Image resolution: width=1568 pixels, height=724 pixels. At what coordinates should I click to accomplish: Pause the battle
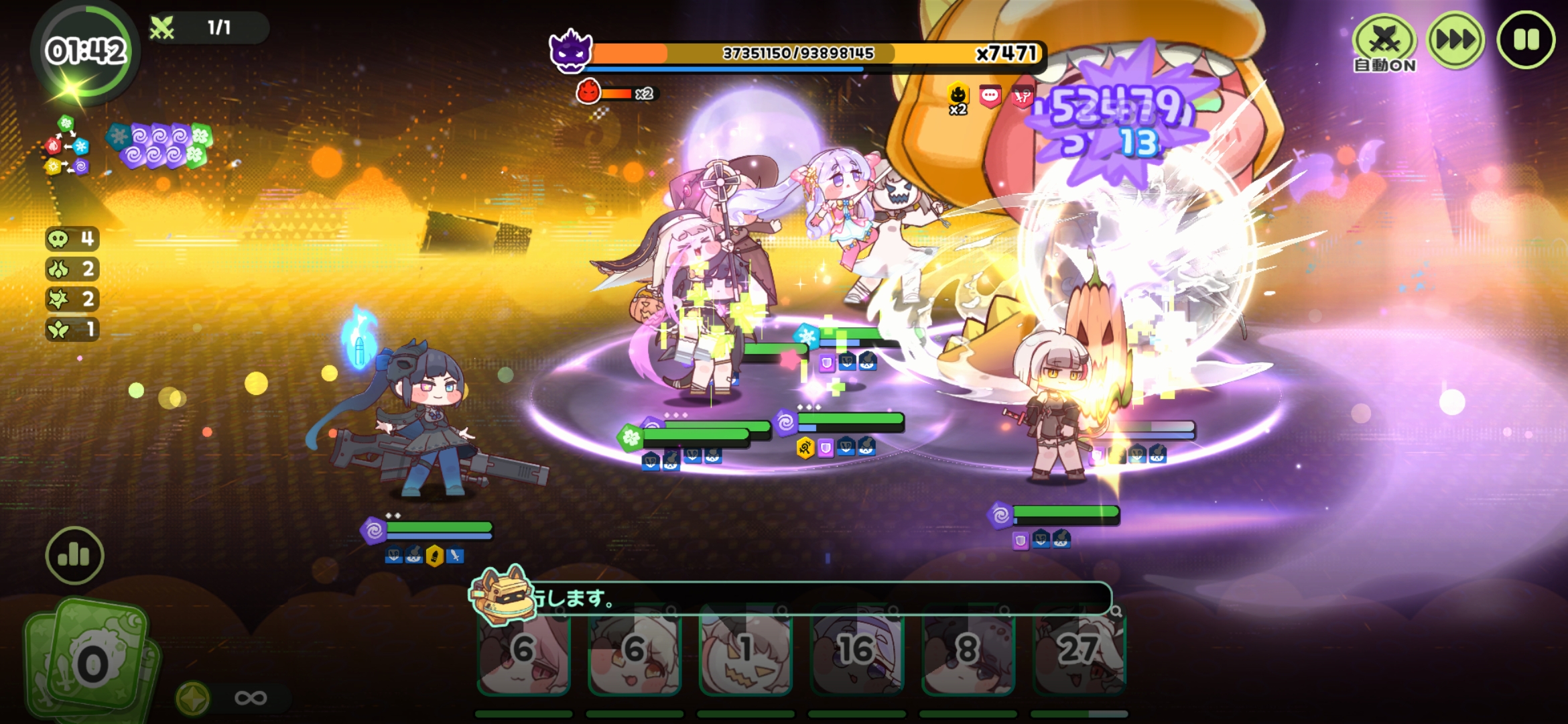1526,40
